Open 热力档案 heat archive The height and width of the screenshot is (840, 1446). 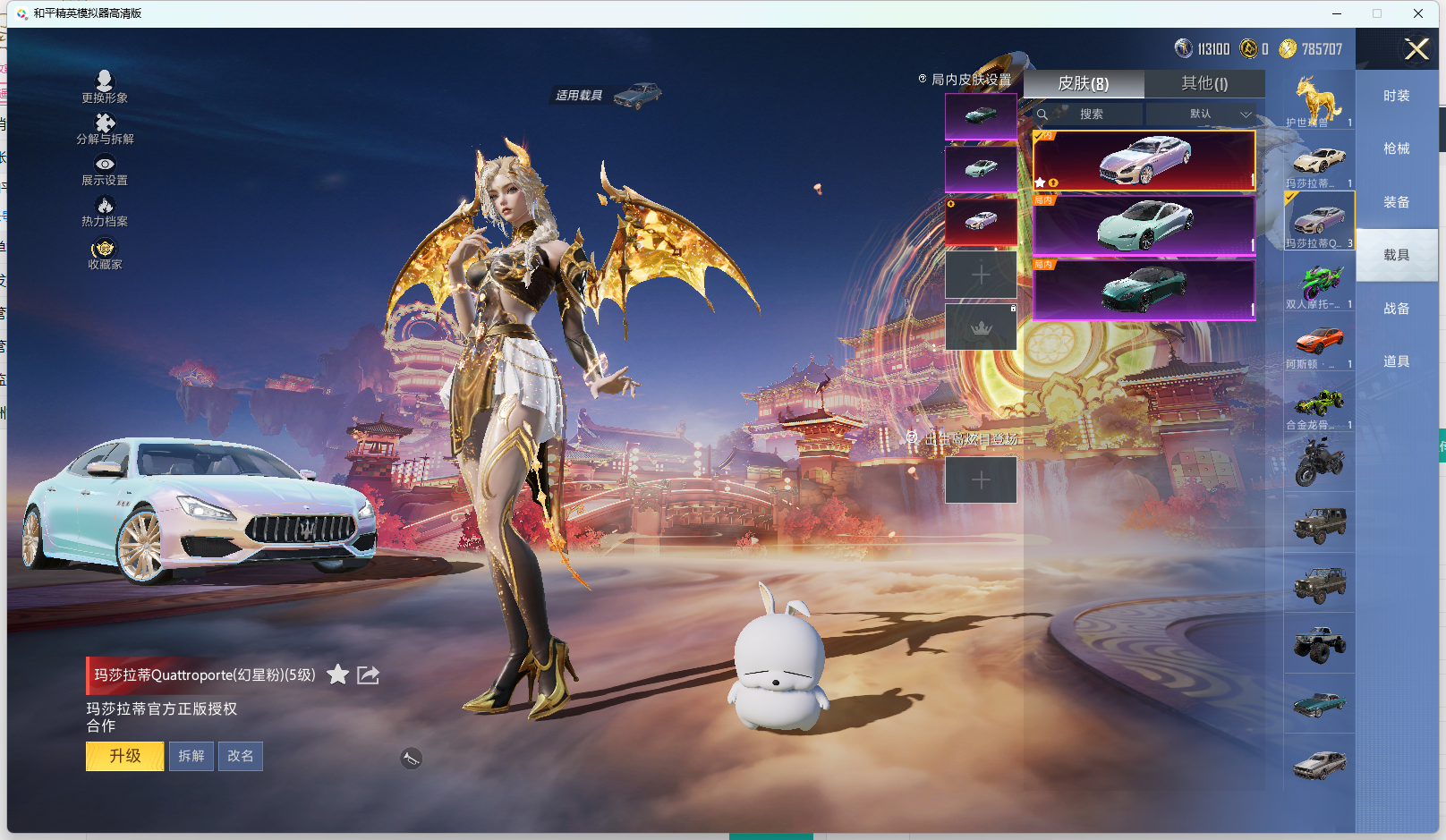pyautogui.click(x=105, y=212)
